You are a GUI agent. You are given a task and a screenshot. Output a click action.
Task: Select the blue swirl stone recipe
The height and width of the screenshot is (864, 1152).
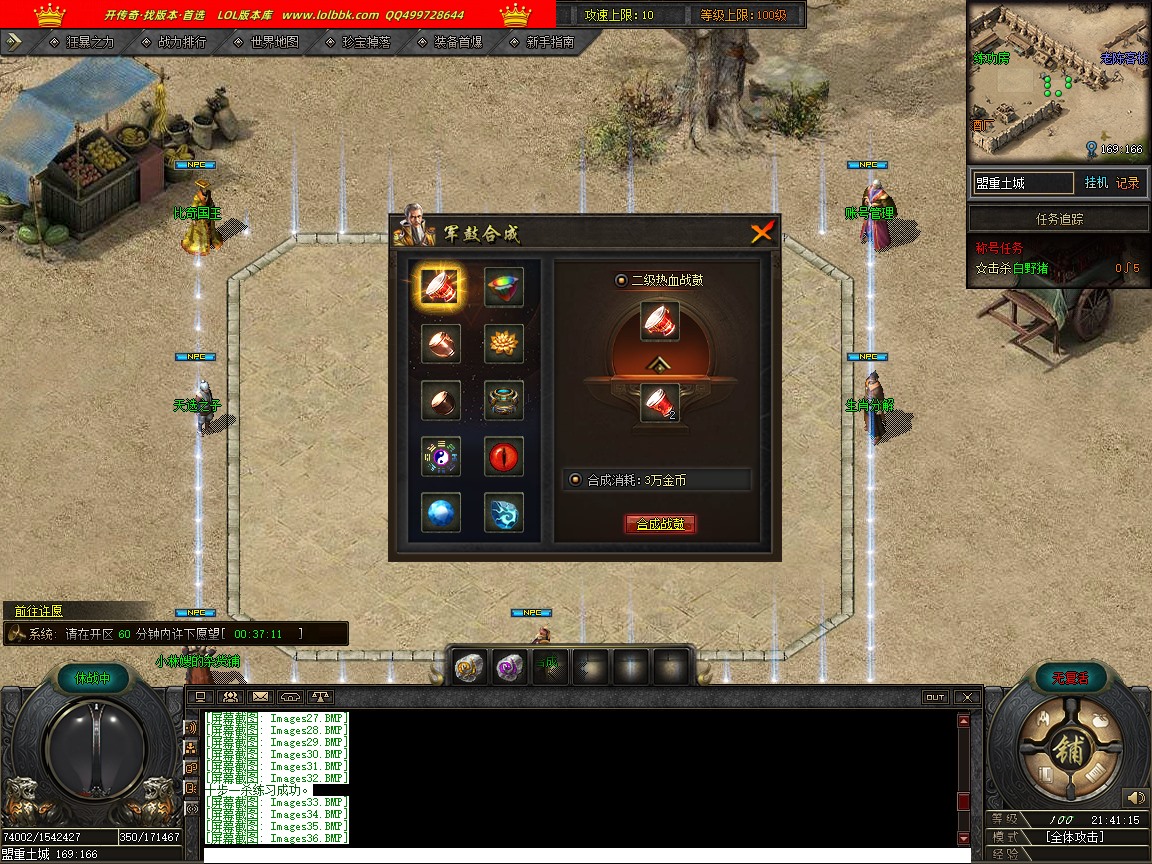[x=504, y=513]
